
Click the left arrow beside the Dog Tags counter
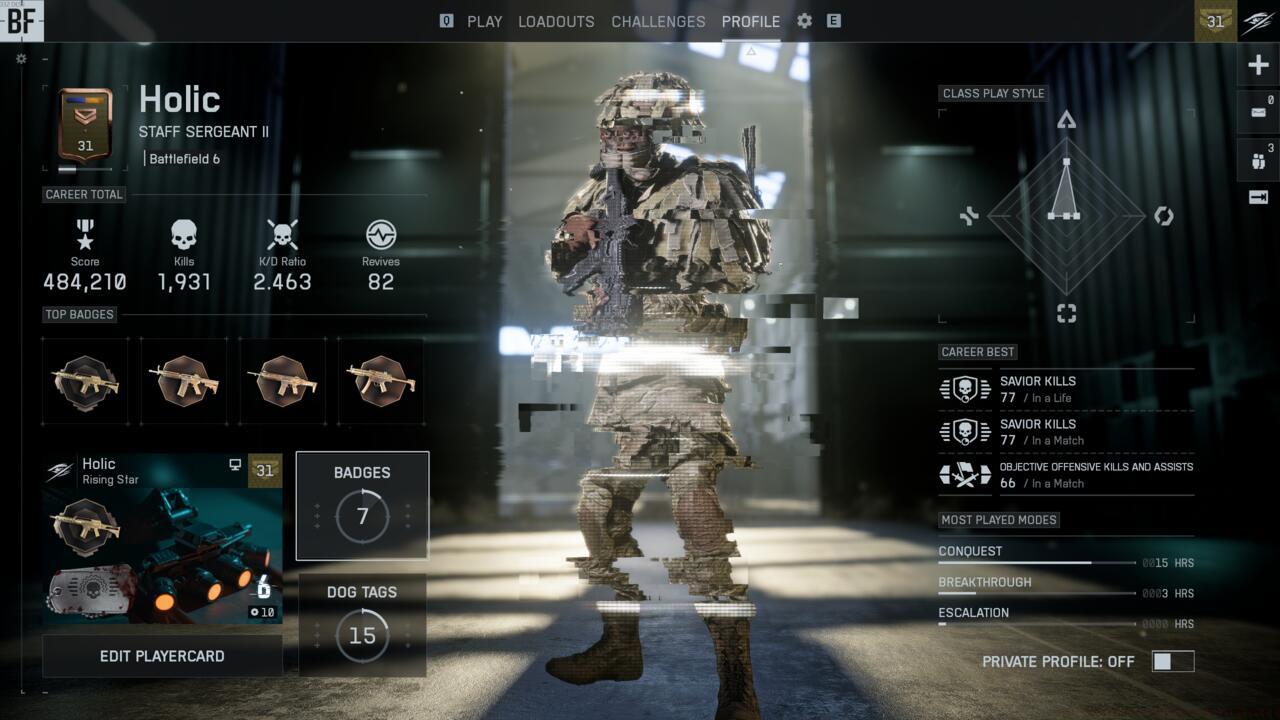coord(317,634)
